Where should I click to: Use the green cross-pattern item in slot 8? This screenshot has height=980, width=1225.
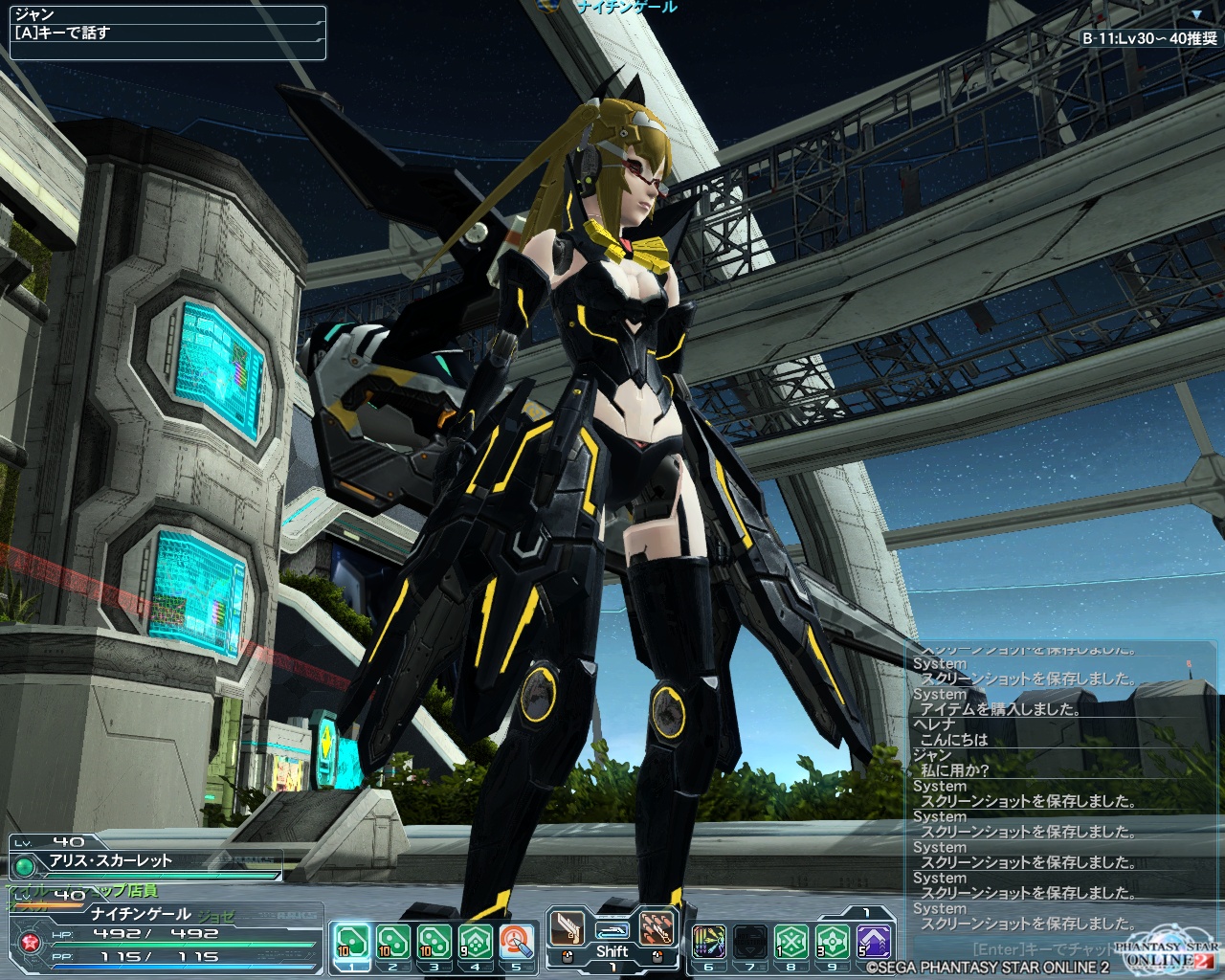[791, 942]
